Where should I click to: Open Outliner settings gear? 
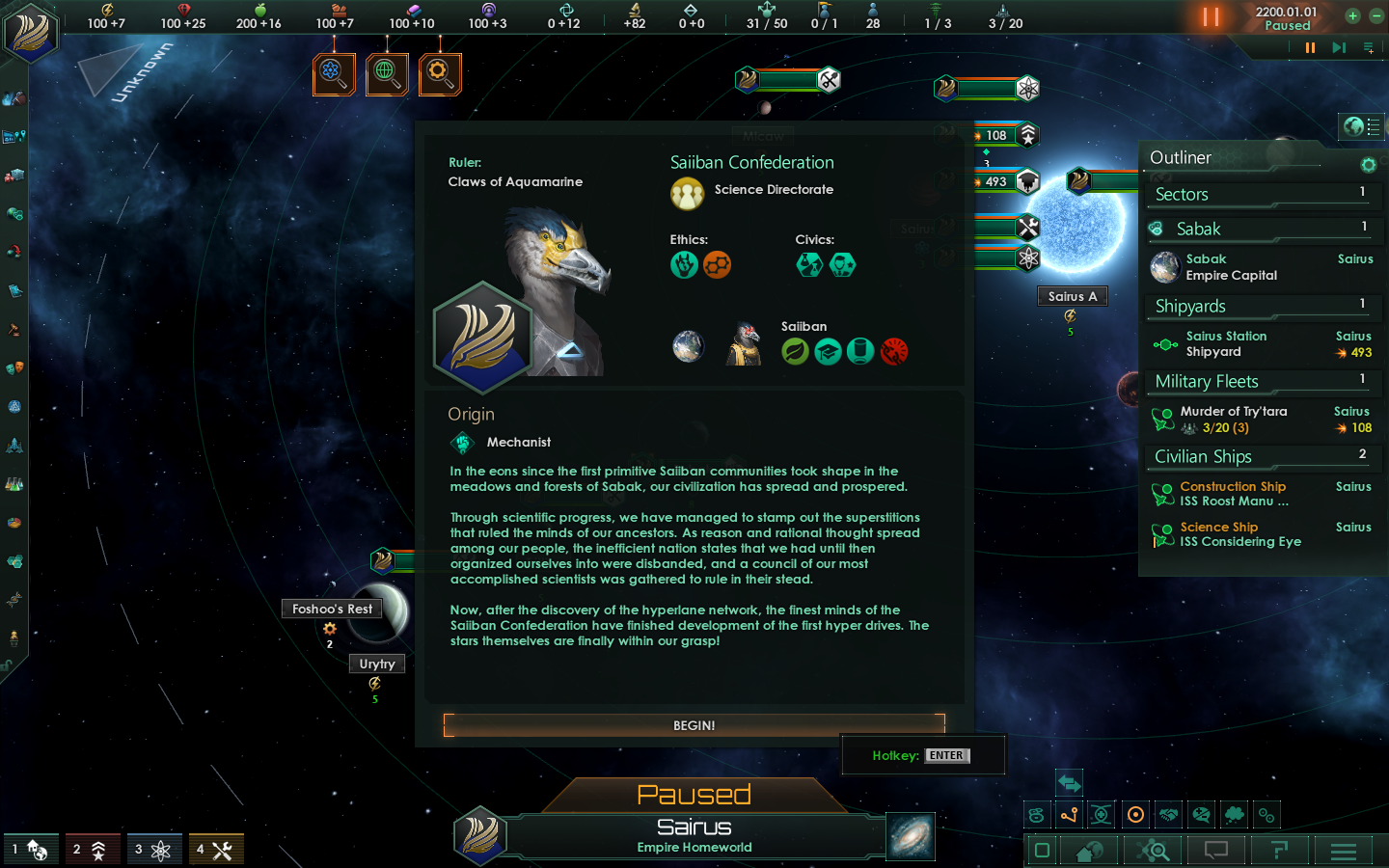(1368, 165)
